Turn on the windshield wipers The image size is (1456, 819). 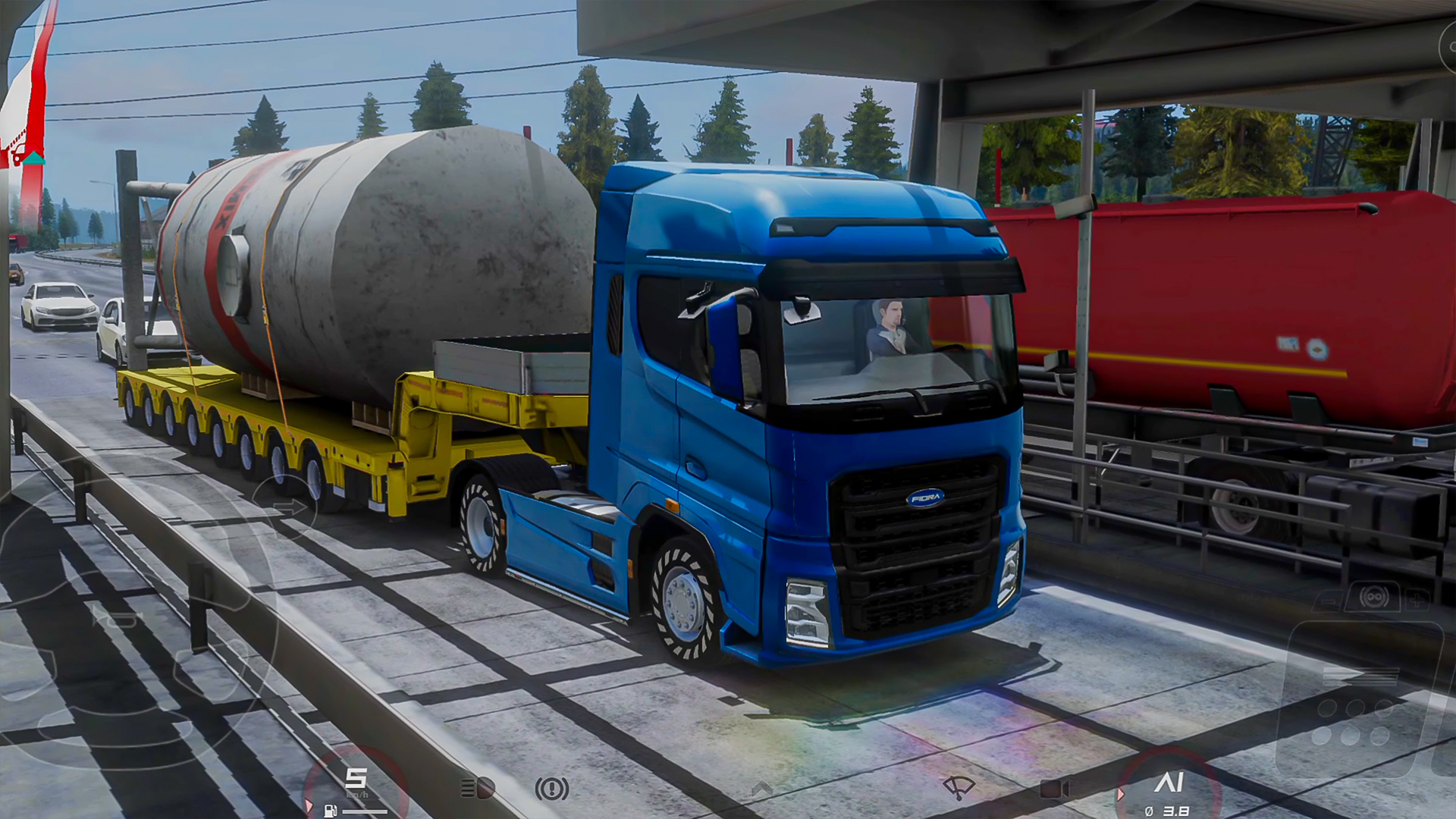[x=958, y=788]
